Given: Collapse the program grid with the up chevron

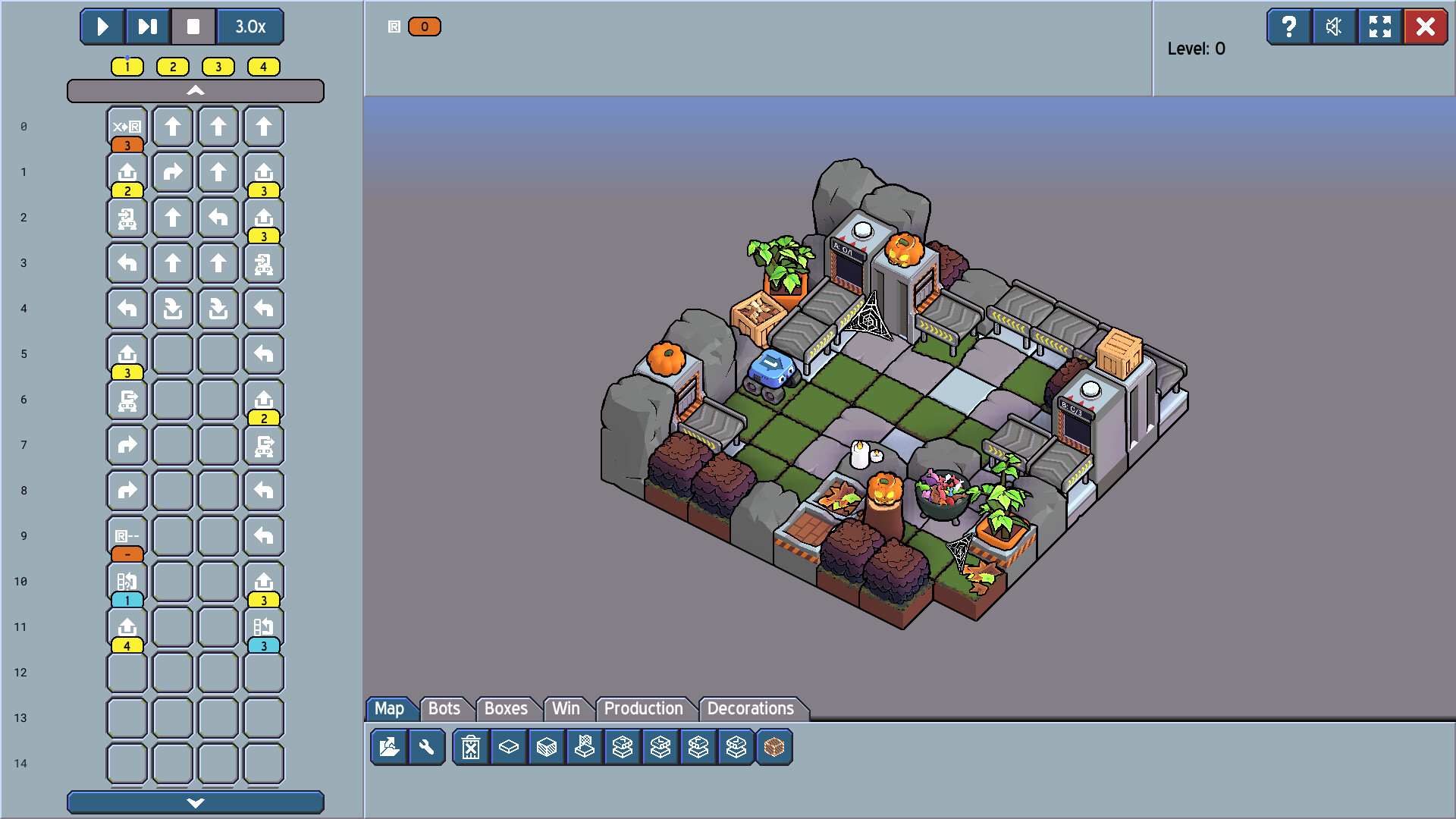Looking at the screenshot, I should point(196,90).
